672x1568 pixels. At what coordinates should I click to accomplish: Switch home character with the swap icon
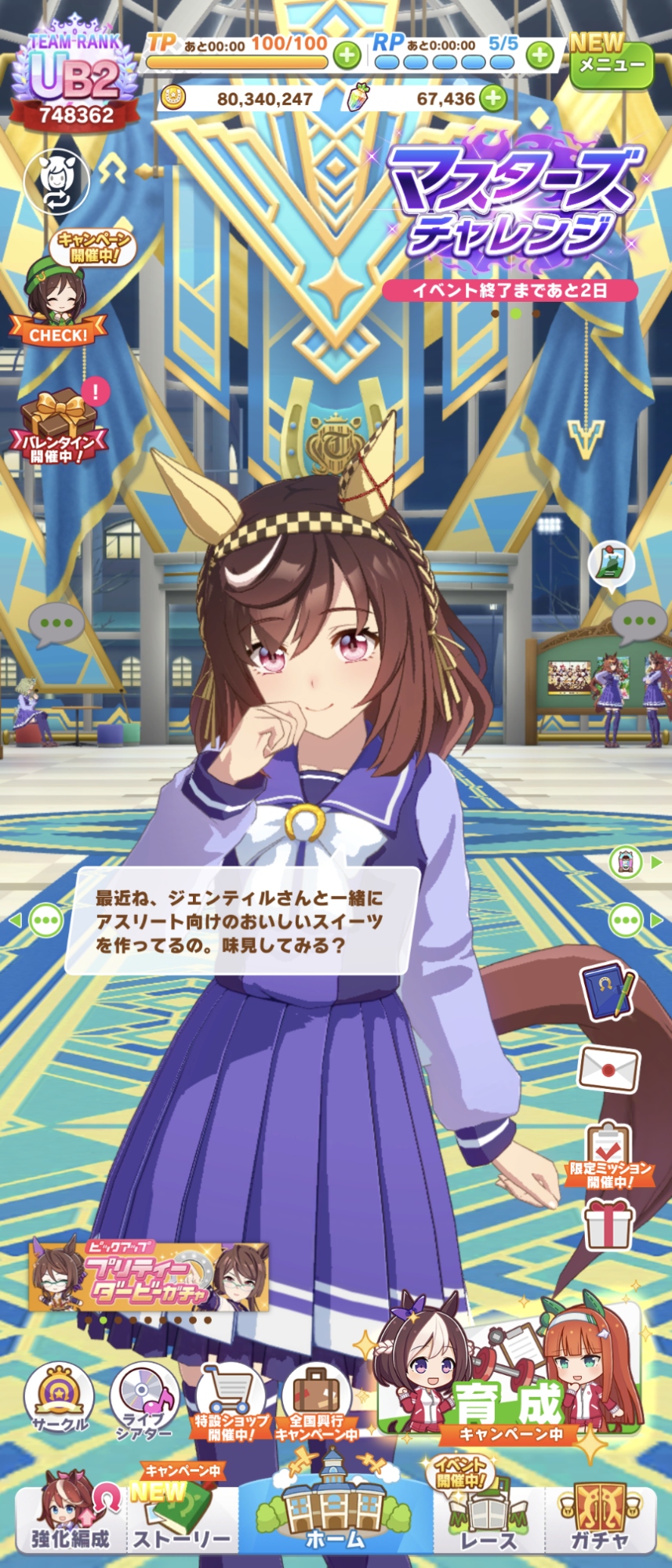pyautogui.click(x=56, y=181)
